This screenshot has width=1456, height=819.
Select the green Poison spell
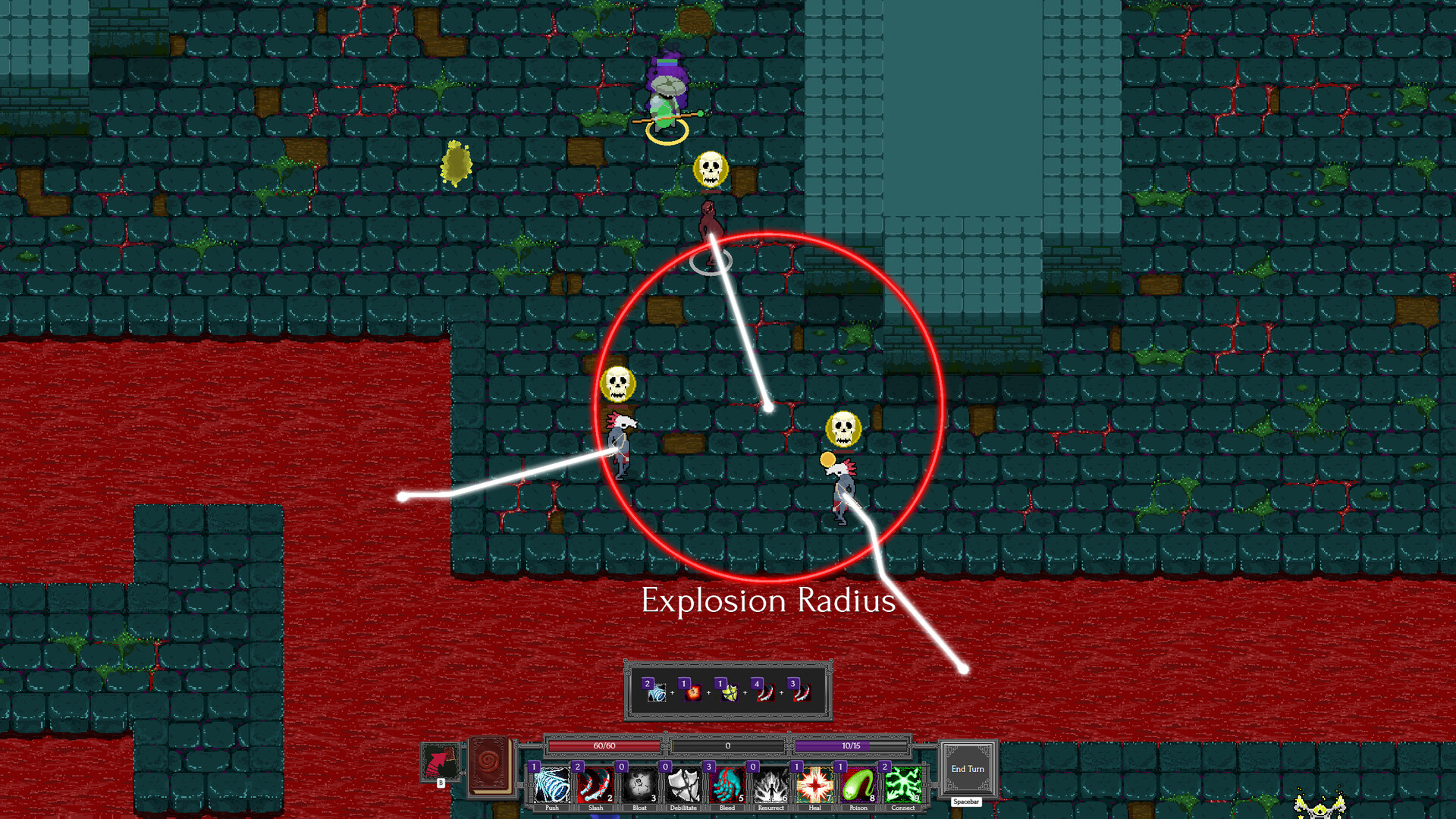tap(858, 785)
